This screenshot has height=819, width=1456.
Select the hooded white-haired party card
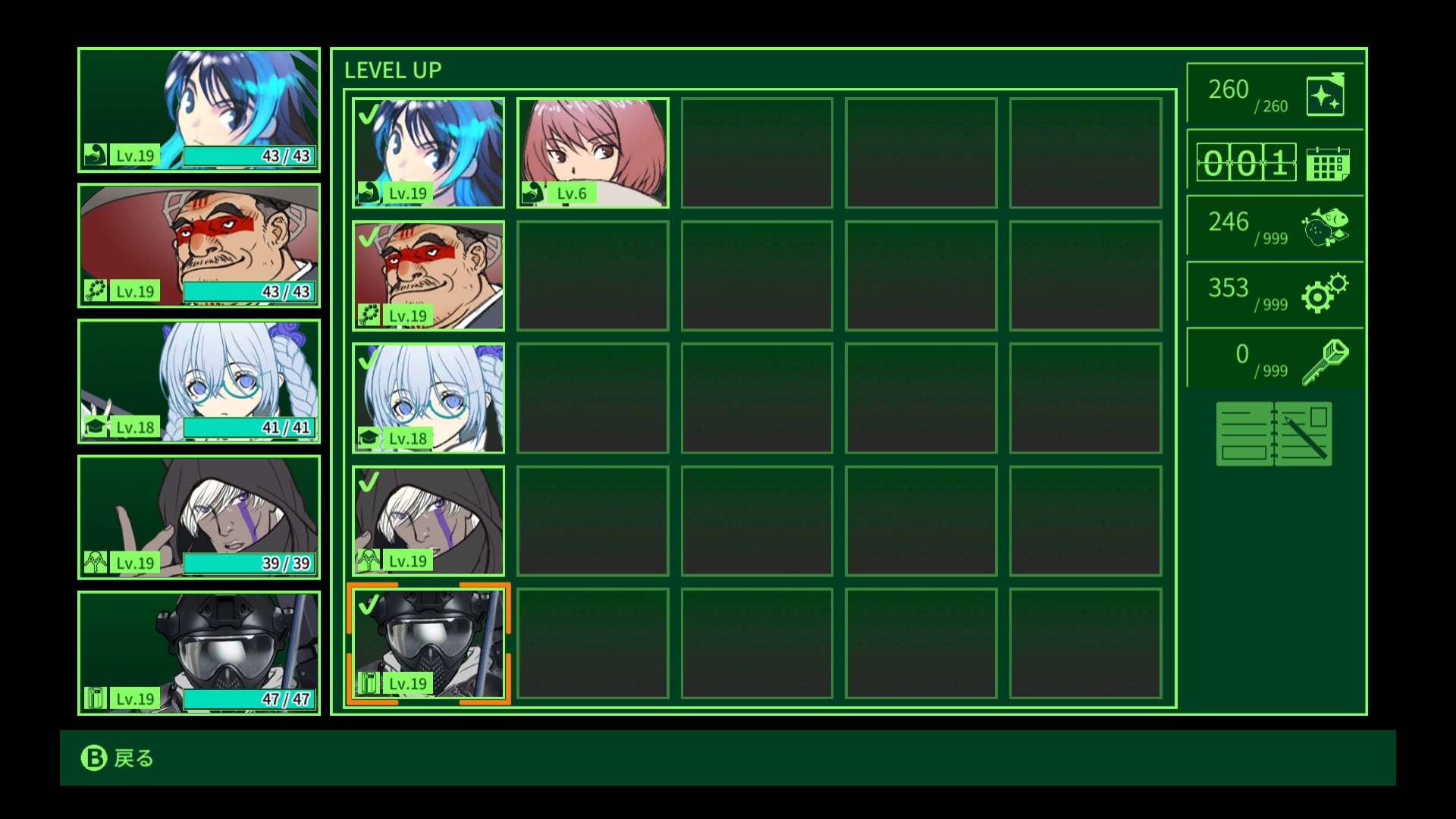point(199,517)
